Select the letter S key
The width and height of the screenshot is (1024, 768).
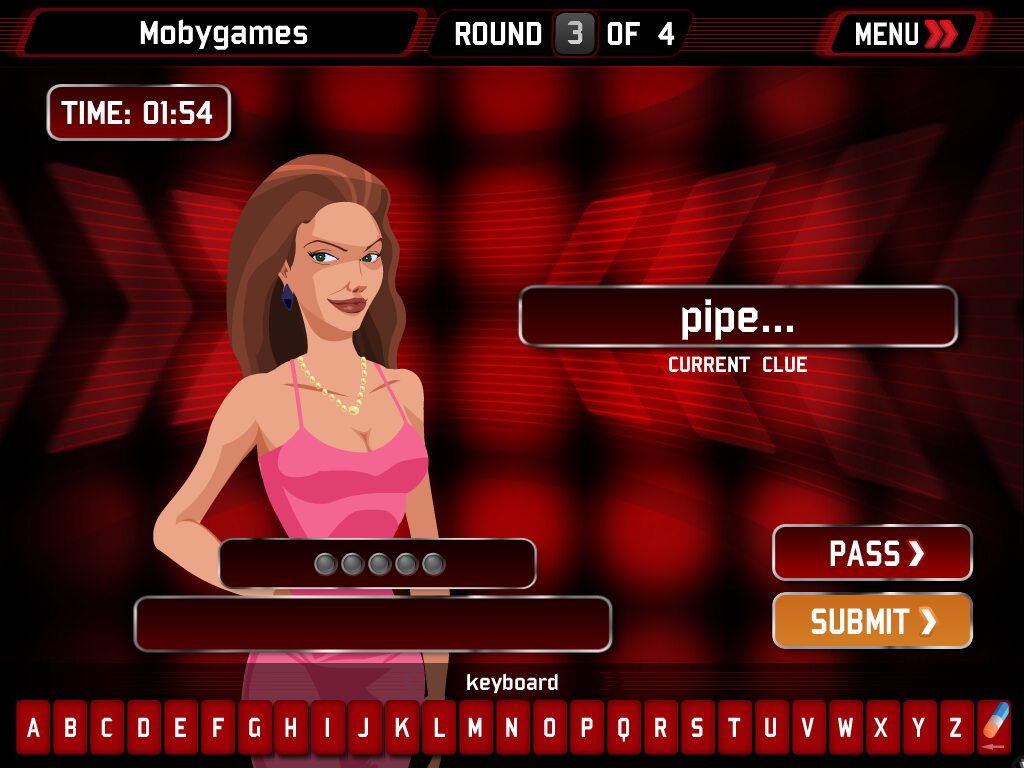pyautogui.click(x=697, y=728)
